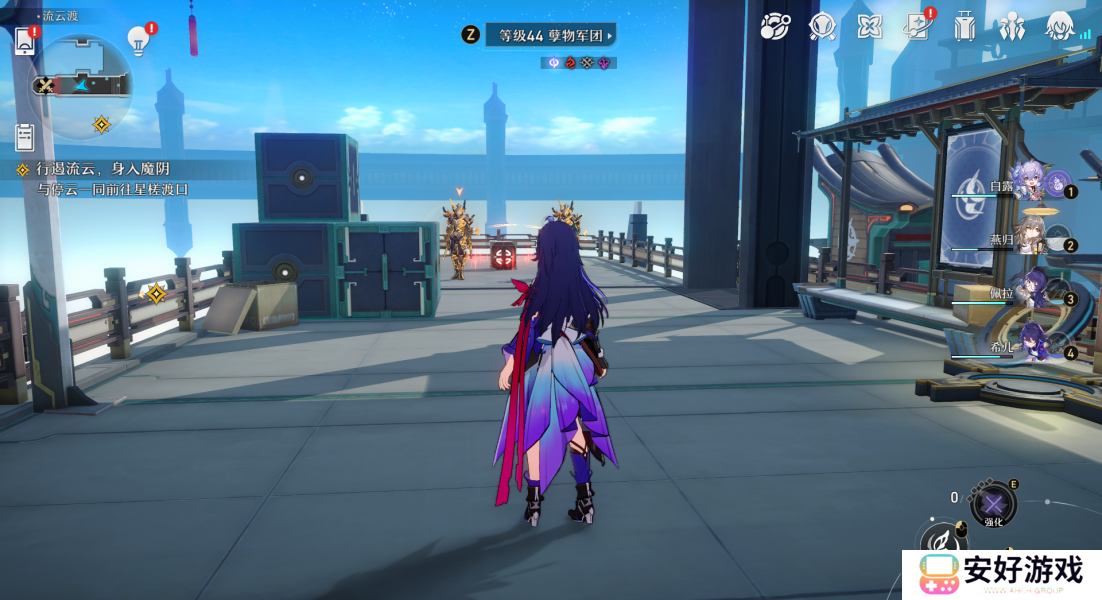This screenshot has height=600, width=1102.
Task: Open the medal-shaped icon with crossed ribbons
Action: 822,27
